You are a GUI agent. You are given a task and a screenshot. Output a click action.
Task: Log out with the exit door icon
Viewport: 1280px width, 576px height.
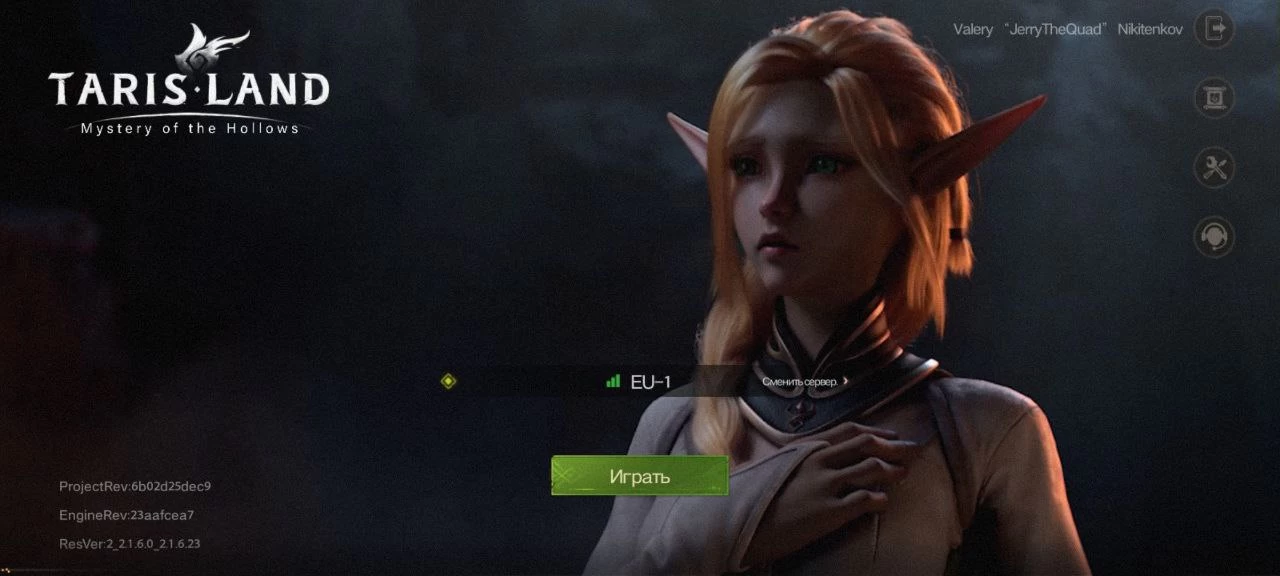coord(1214,28)
